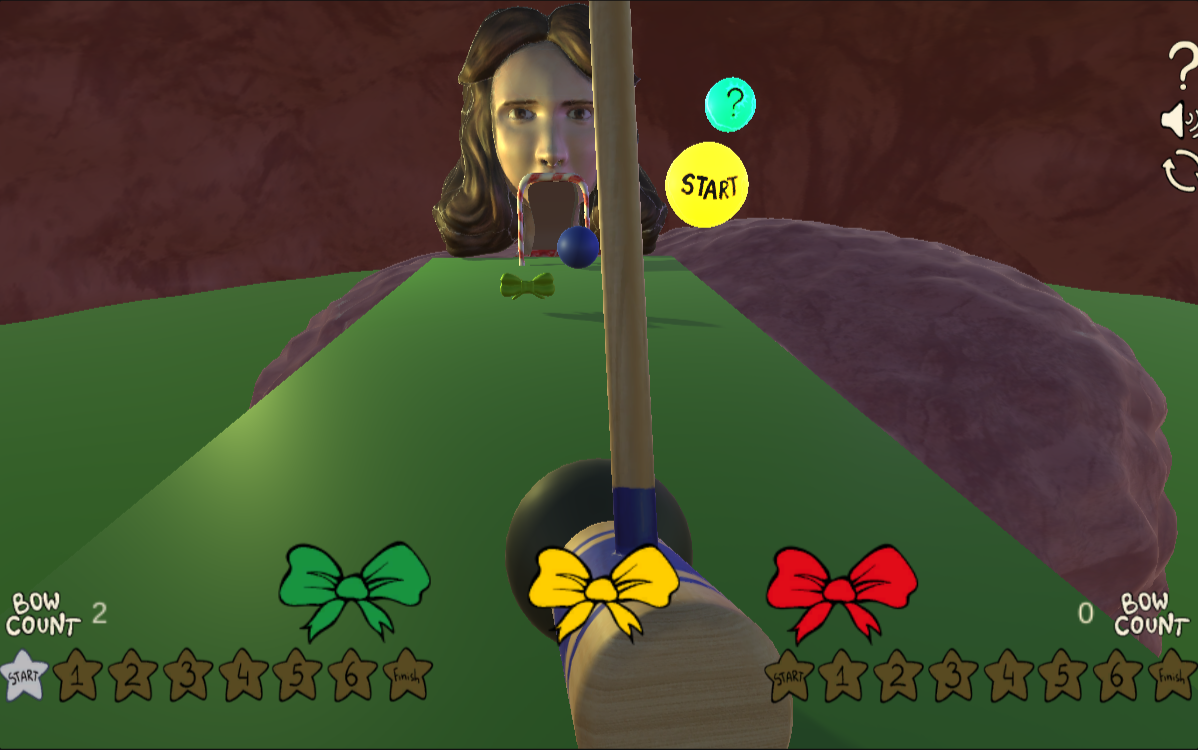1198x750 pixels.
Task: Toggle sound with the speaker icon
Action: click(x=1179, y=121)
